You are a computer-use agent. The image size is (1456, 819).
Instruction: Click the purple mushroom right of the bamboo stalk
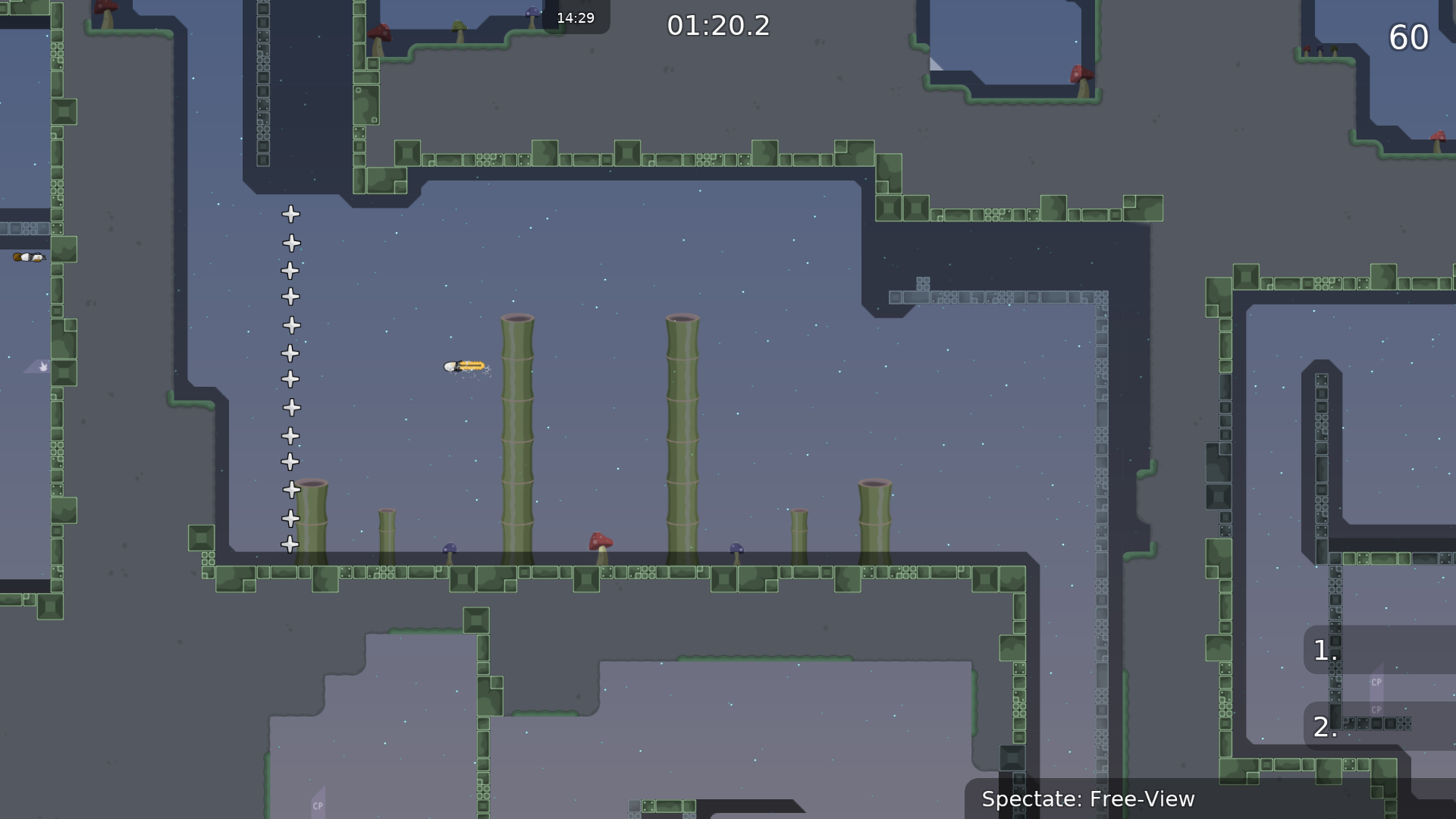(735, 548)
